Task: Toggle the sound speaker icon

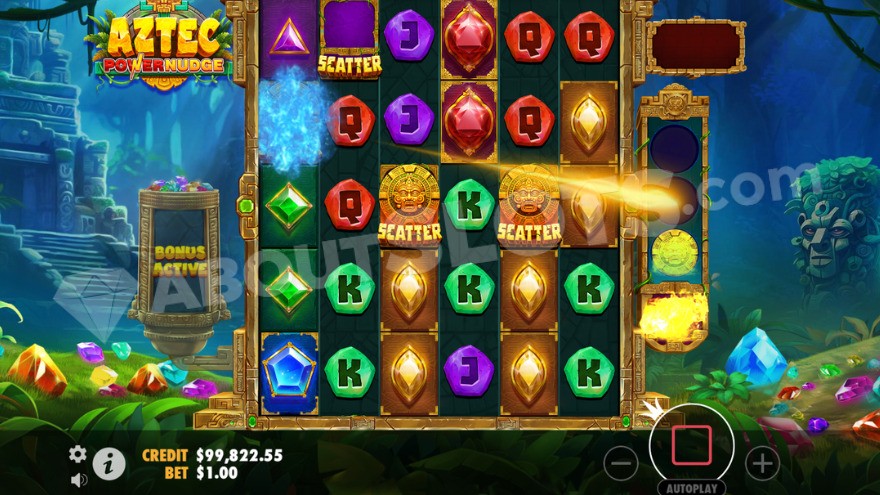Action: [x=78, y=479]
